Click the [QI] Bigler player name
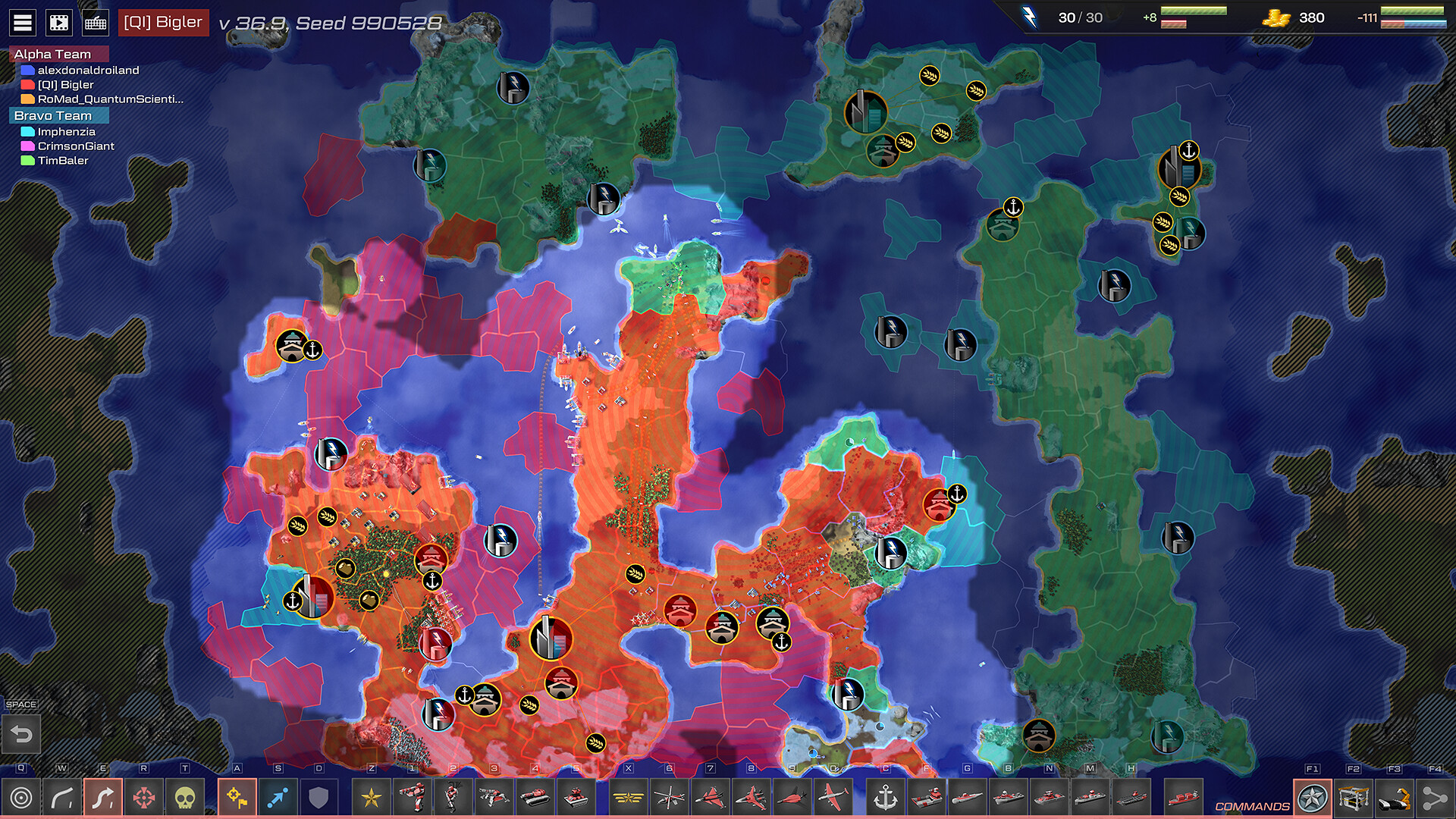 pos(164,22)
